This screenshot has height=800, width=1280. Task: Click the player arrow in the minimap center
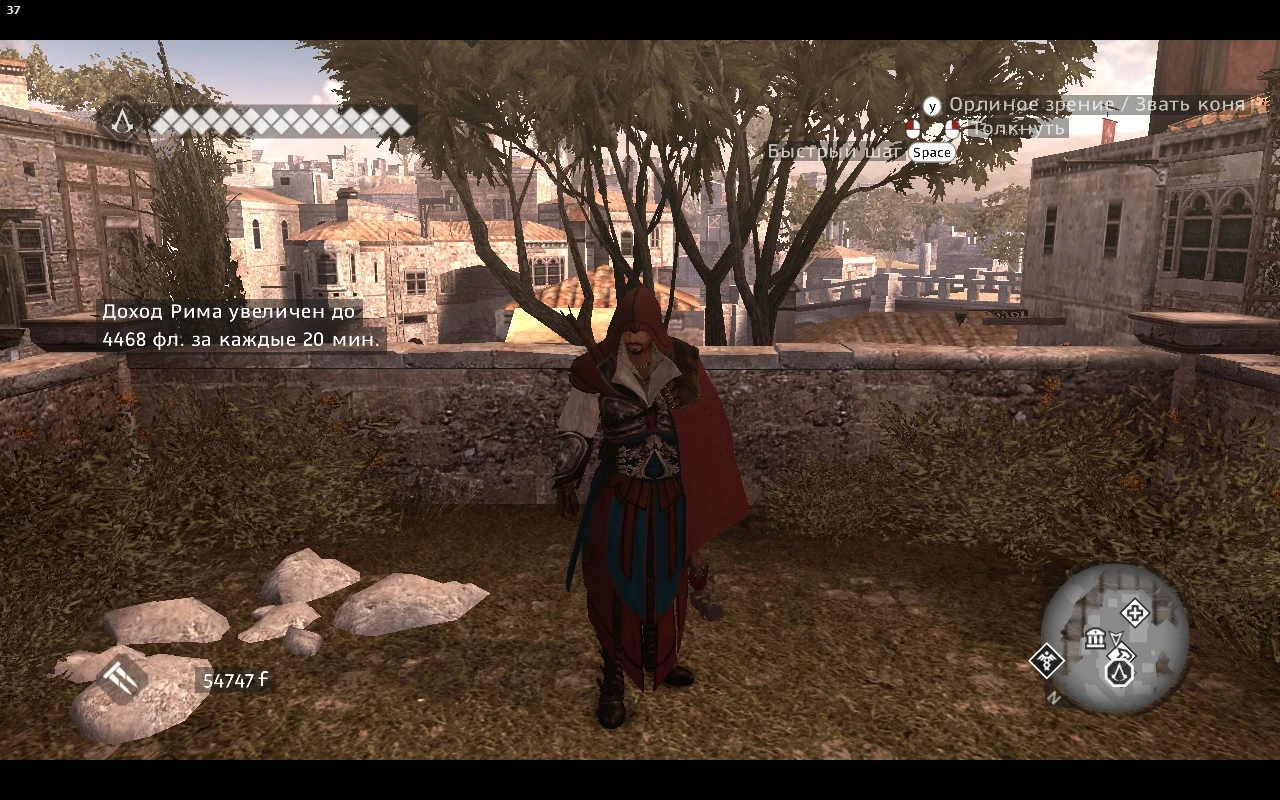pyautogui.click(x=1117, y=638)
